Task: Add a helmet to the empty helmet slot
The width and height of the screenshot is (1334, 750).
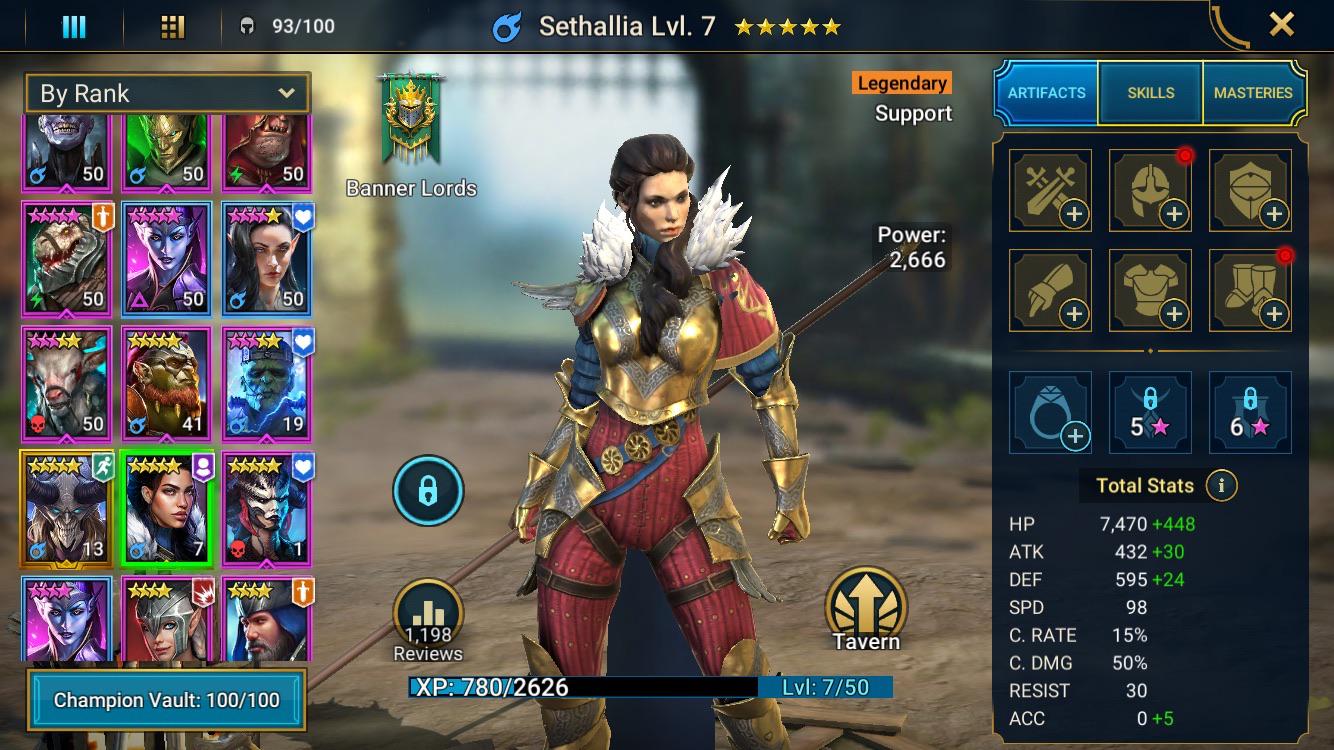Action: tap(1150, 190)
